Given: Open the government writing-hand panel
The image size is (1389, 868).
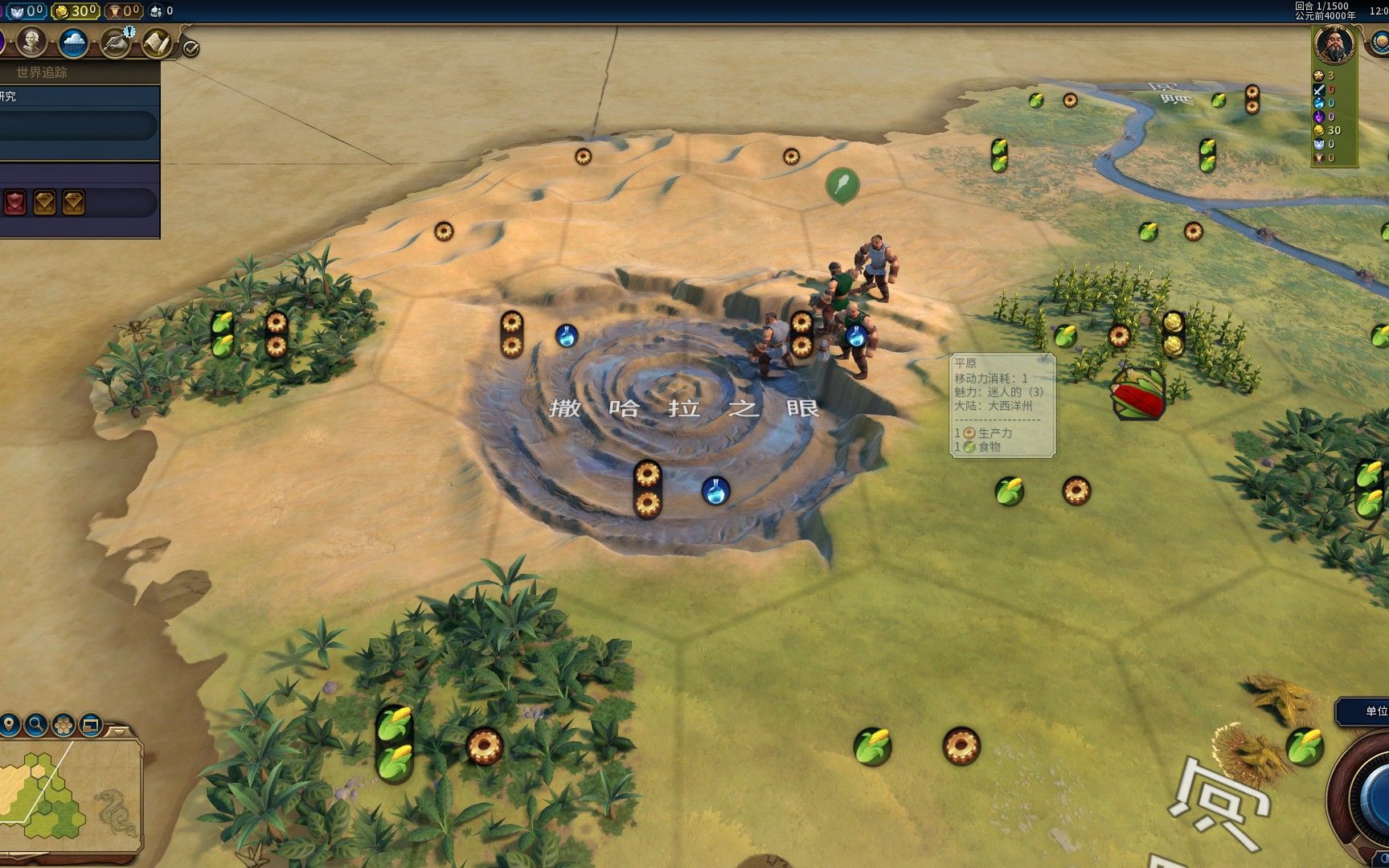Looking at the screenshot, I should [116, 43].
